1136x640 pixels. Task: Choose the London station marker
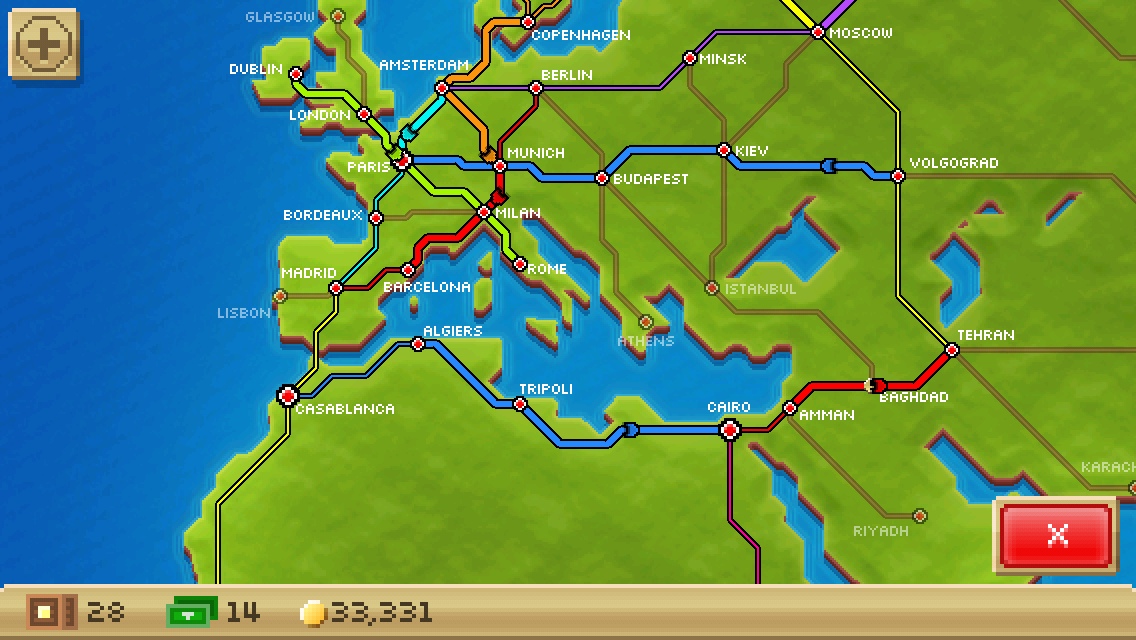pyautogui.click(x=364, y=114)
